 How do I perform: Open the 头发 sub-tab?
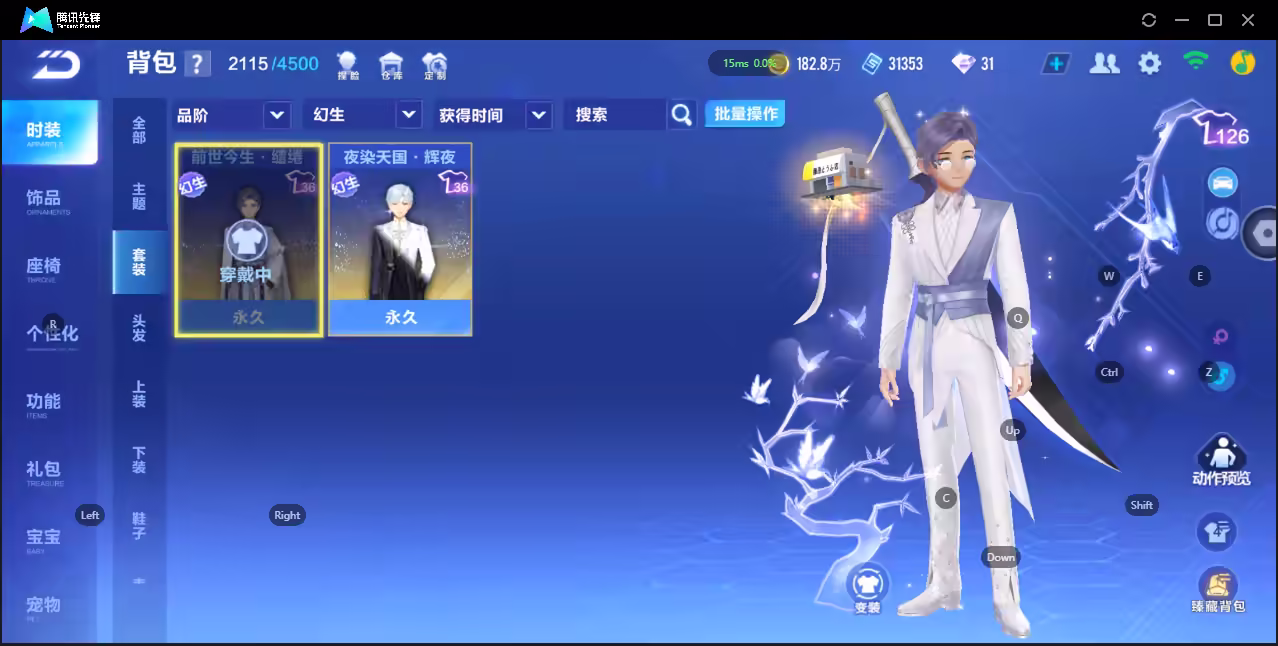click(139, 328)
